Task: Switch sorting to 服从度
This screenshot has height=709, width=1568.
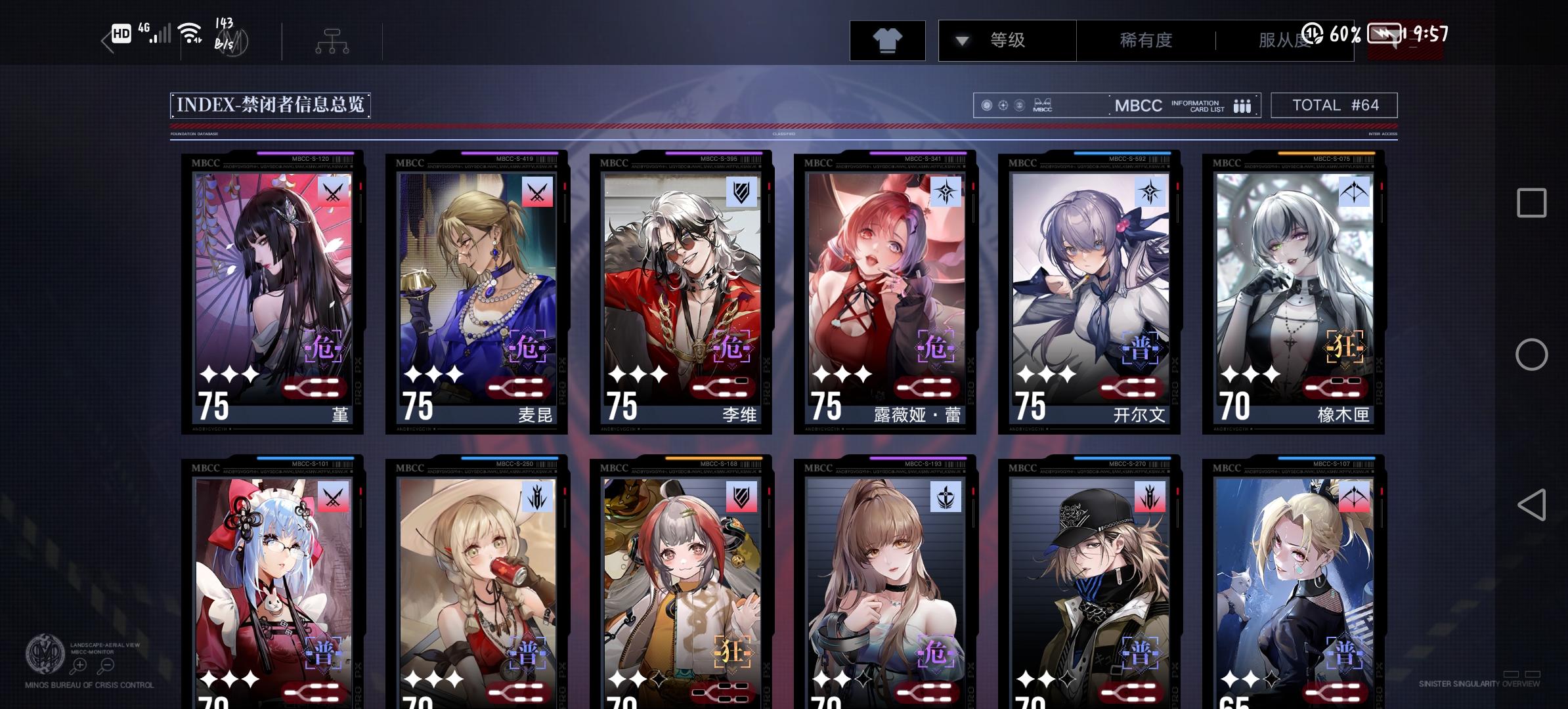Action: 1285,40
